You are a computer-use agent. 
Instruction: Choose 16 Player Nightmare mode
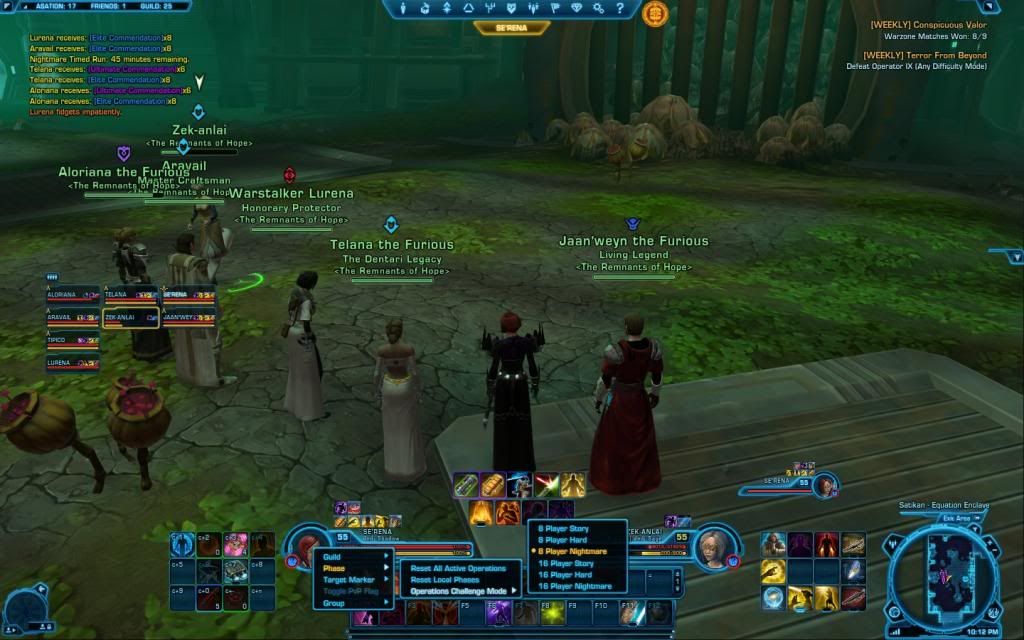576,586
